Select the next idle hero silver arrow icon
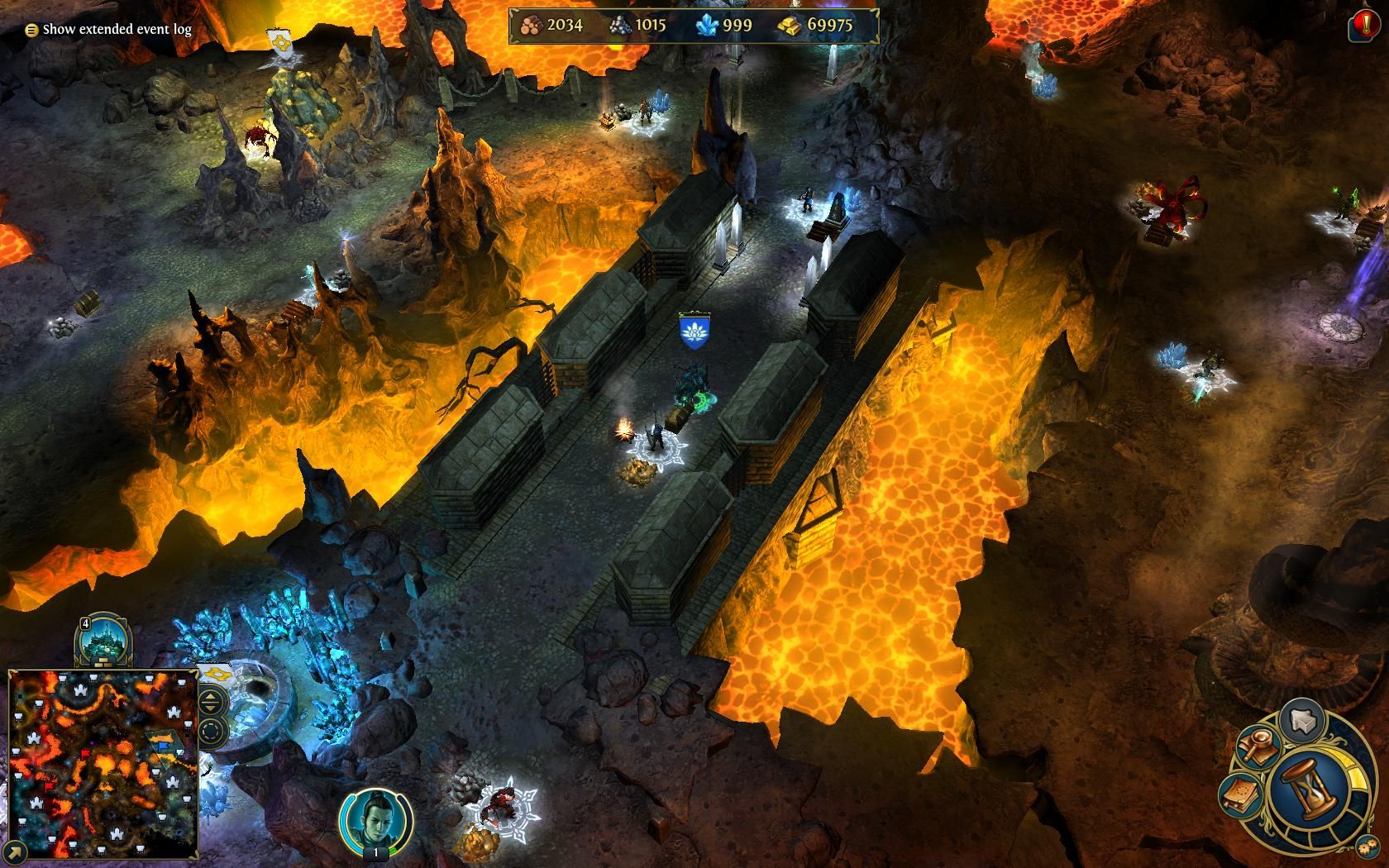The image size is (1389, 868). pyautogui.click(x=1303, y=720)
